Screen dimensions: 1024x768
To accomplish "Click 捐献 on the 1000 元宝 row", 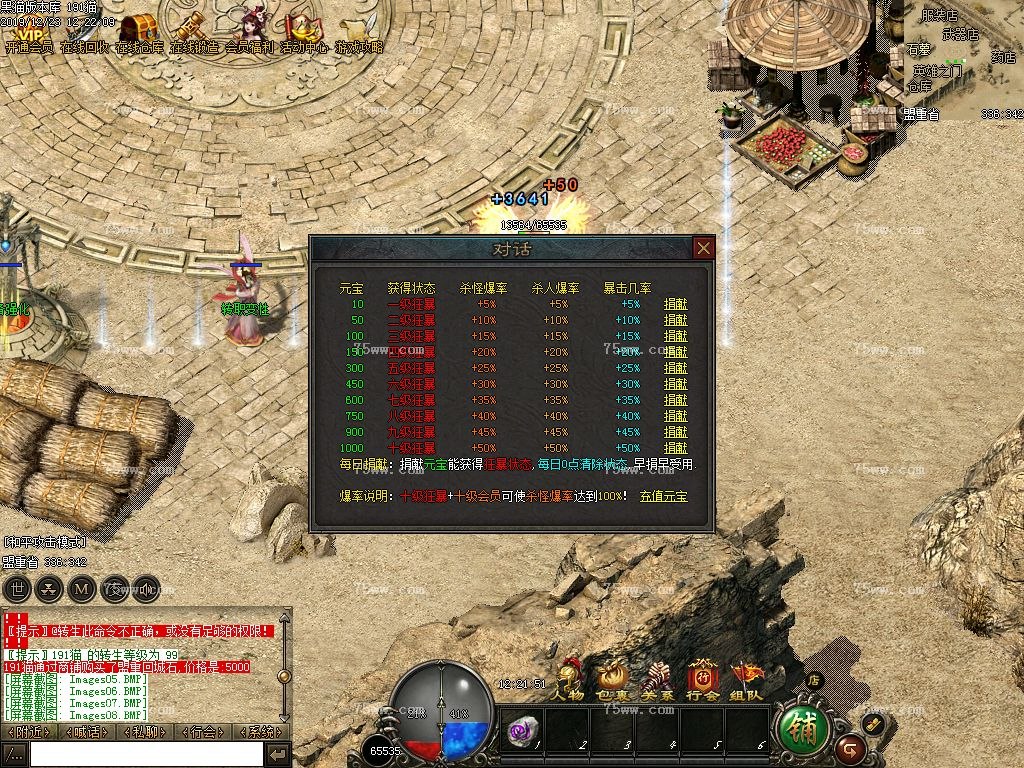I will [x=676, y=448].
